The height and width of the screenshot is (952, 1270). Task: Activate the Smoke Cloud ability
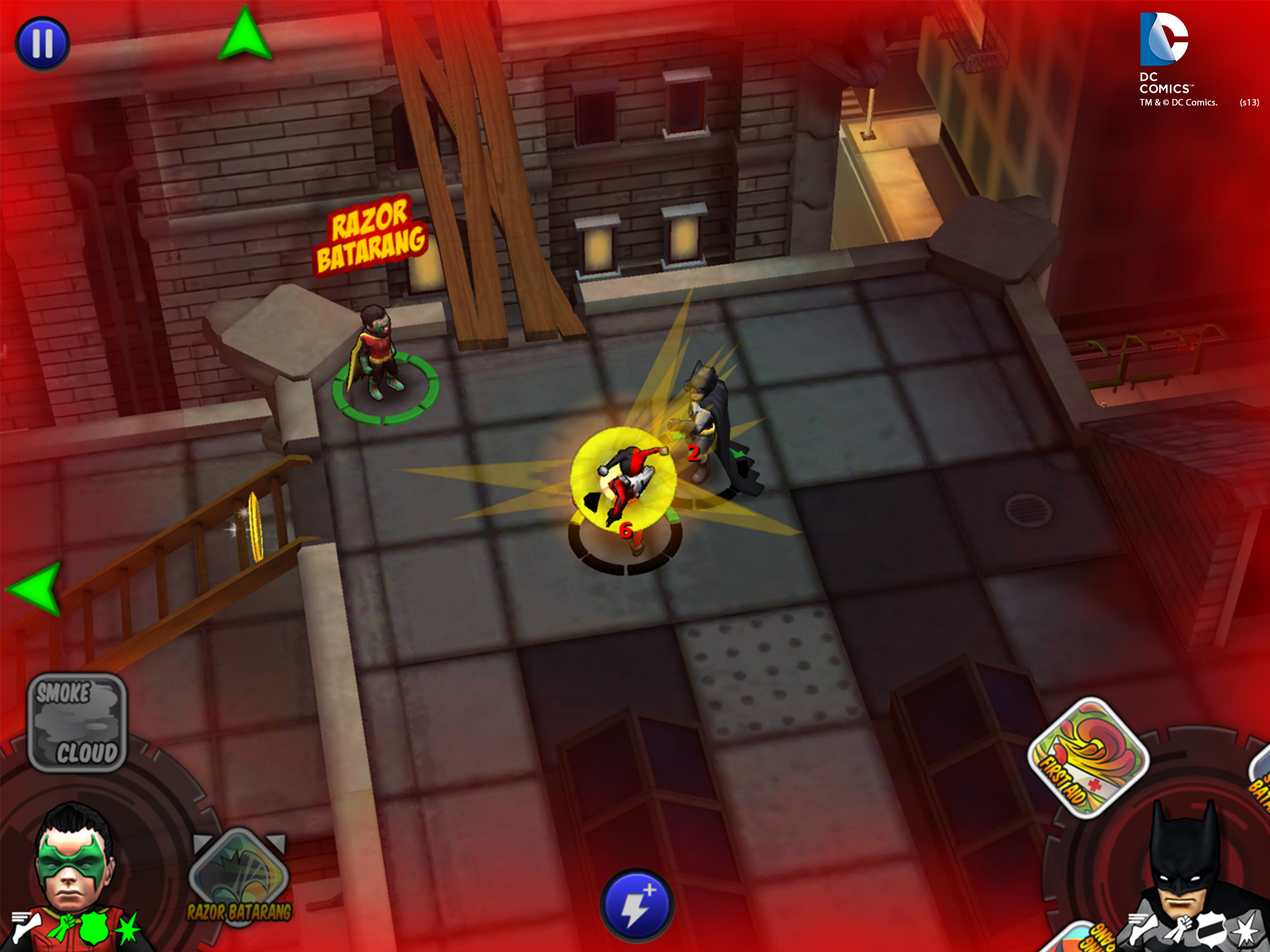[77, 723]
